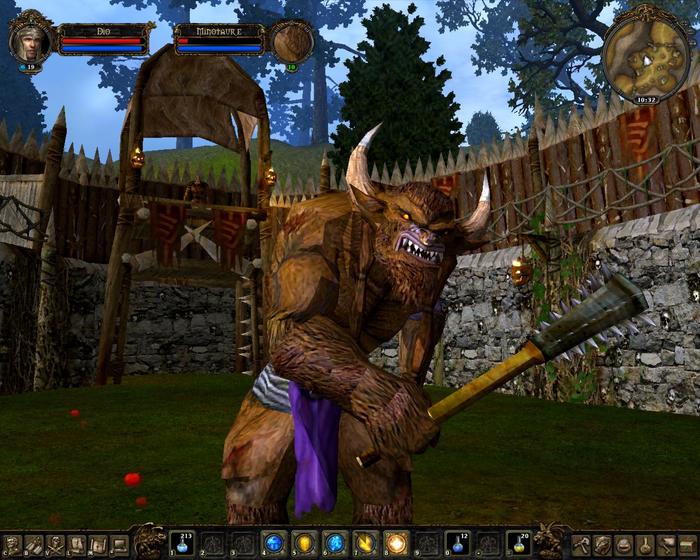
Task: Use the yellow-blue potion with 20 count
Action: [x=517, y=543]
